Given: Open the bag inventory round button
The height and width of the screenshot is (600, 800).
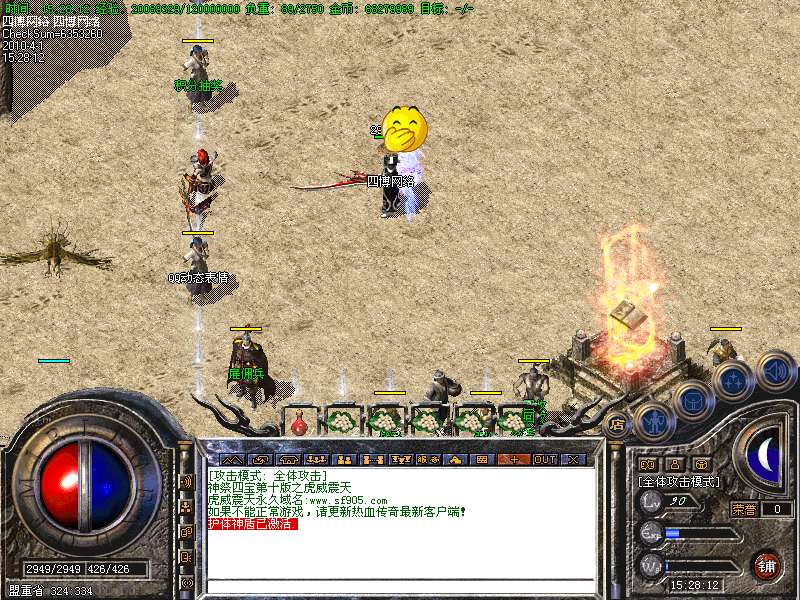Looking at the screenshot, I should pos(692,400).
